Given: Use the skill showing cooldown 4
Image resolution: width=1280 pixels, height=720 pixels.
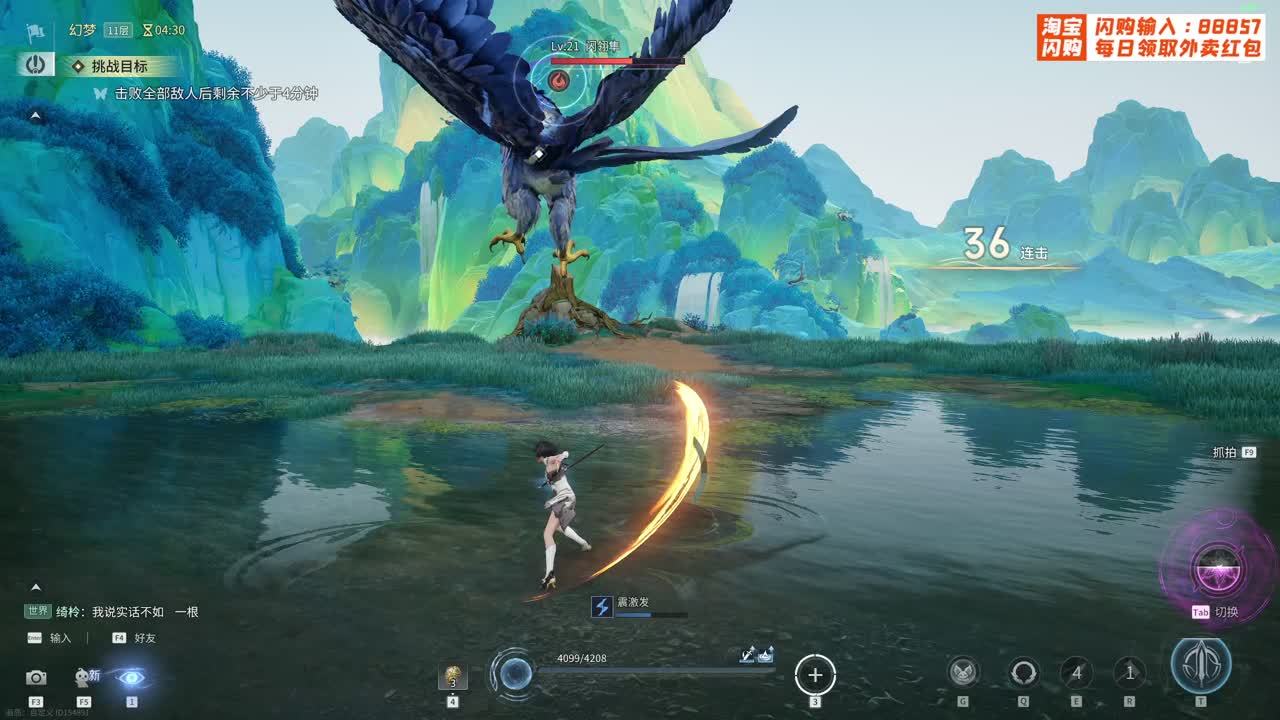Looking at the screenshot, I should click(1076, 672).
